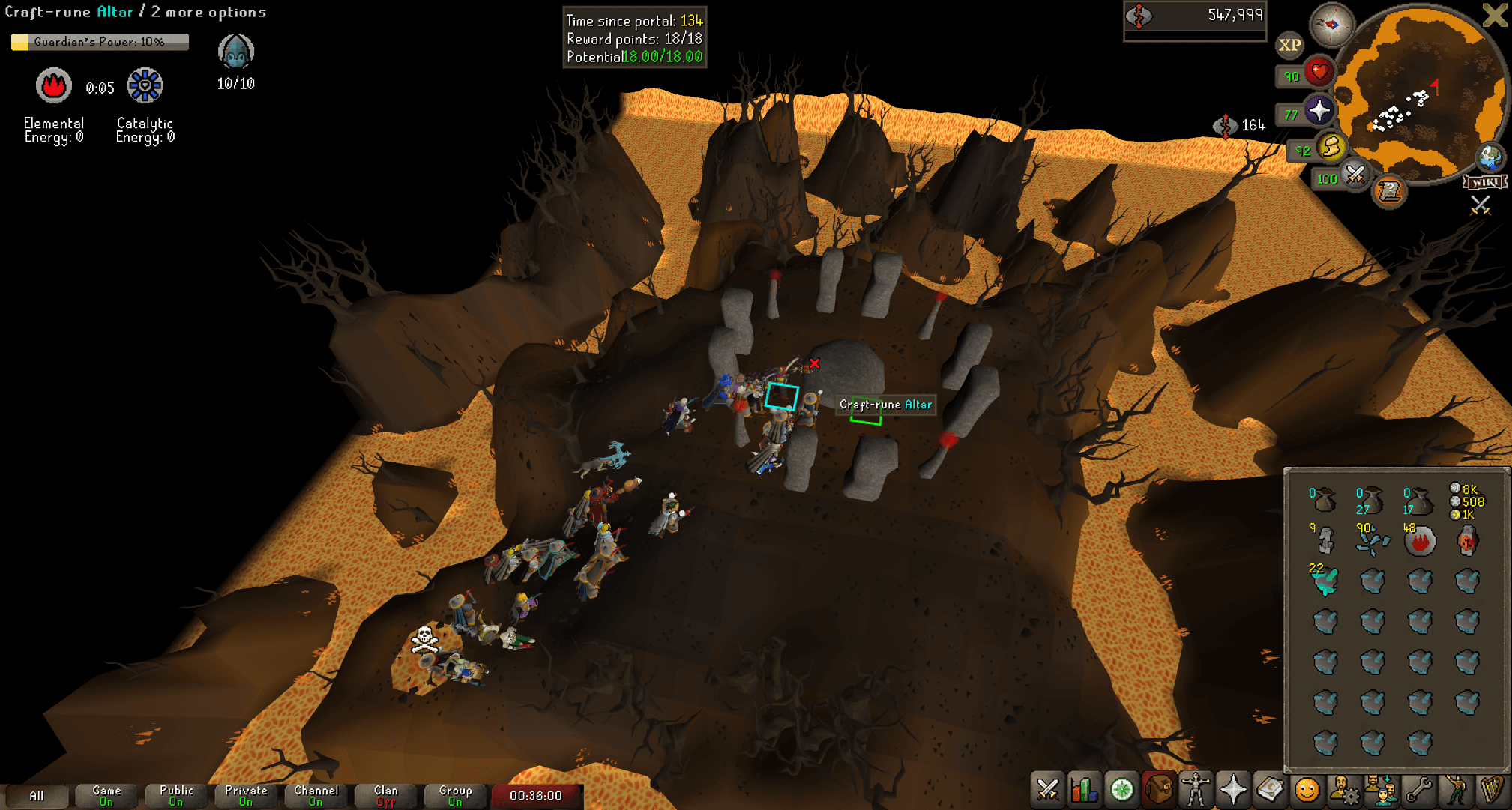Open the Settings wrench tab
This screenshot has height=810, width=1512.
1421,789
